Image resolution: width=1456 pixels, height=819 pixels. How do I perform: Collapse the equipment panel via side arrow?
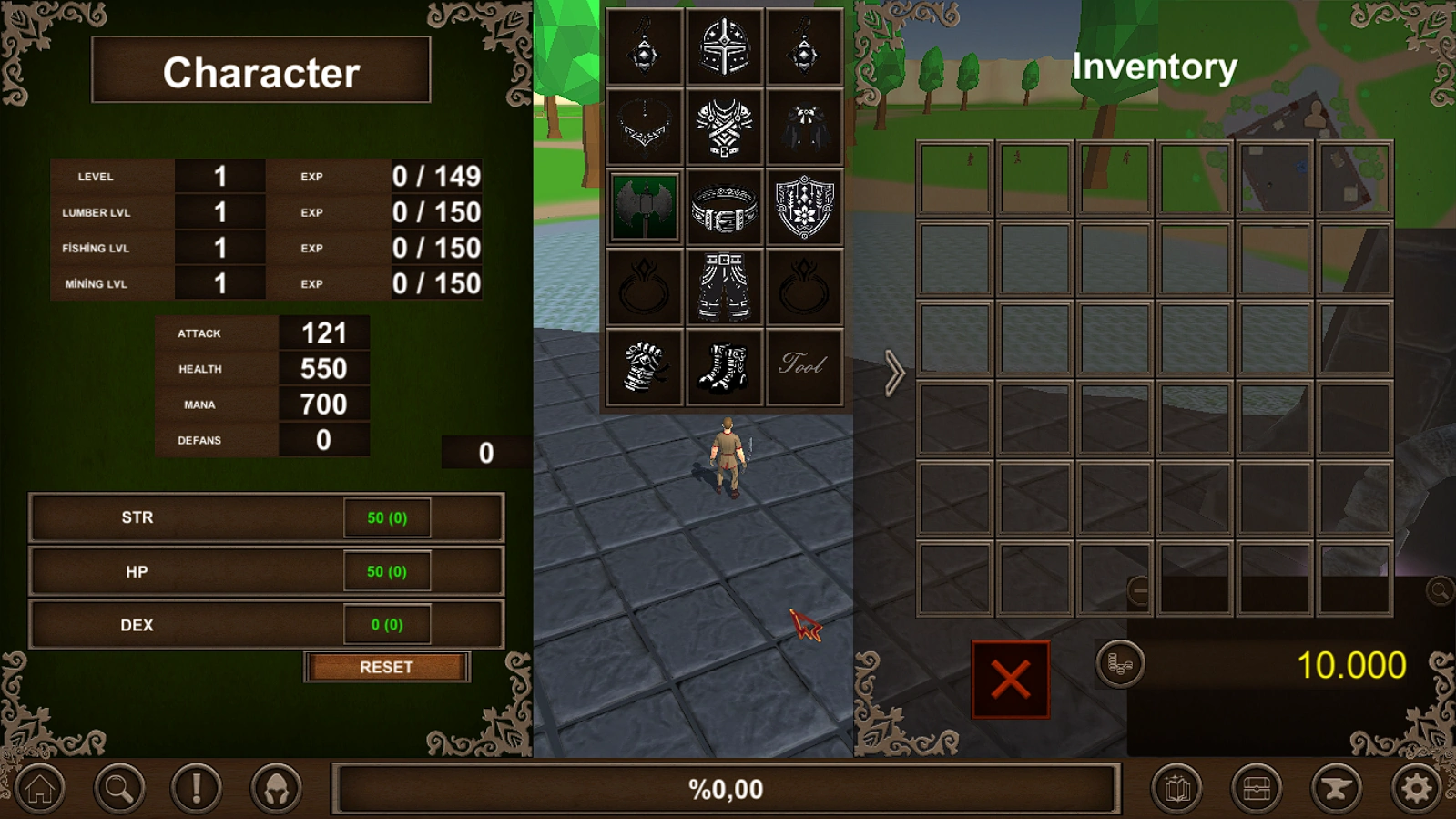897,372
